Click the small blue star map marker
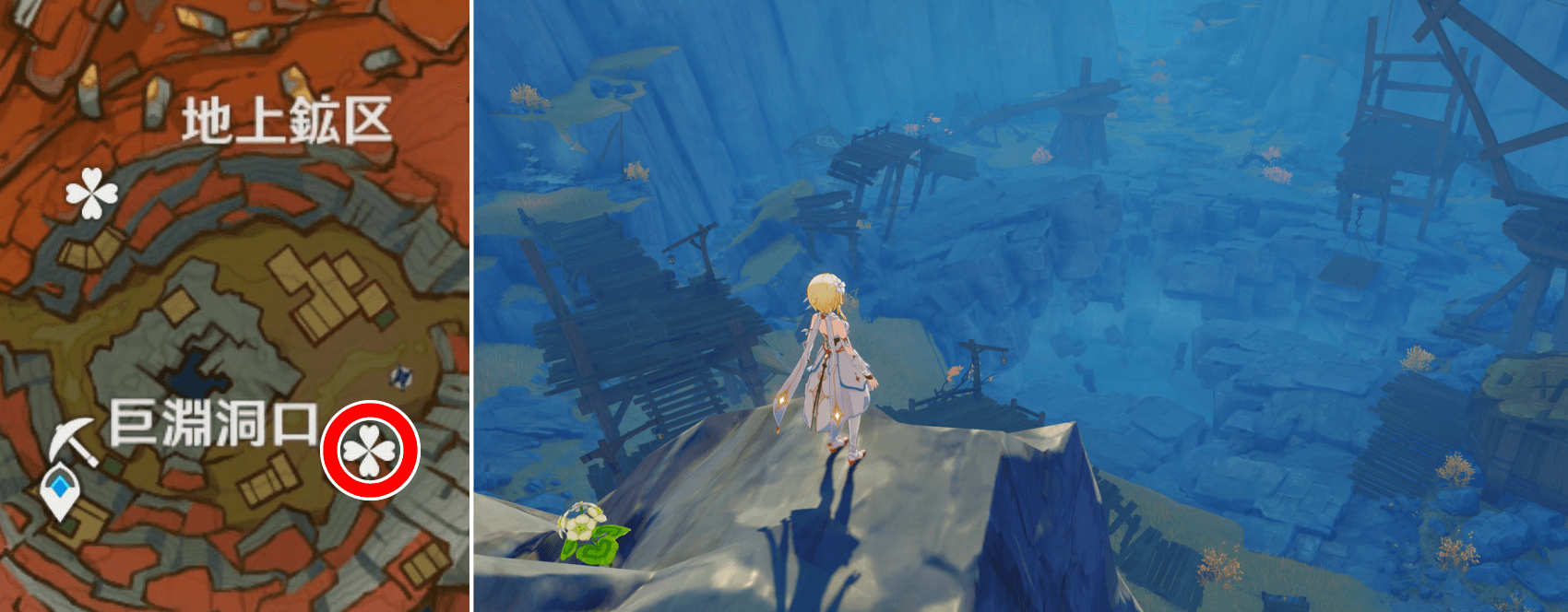This screenshot has width=1568, height=612. pyautogui.click(x=401, y=375)
